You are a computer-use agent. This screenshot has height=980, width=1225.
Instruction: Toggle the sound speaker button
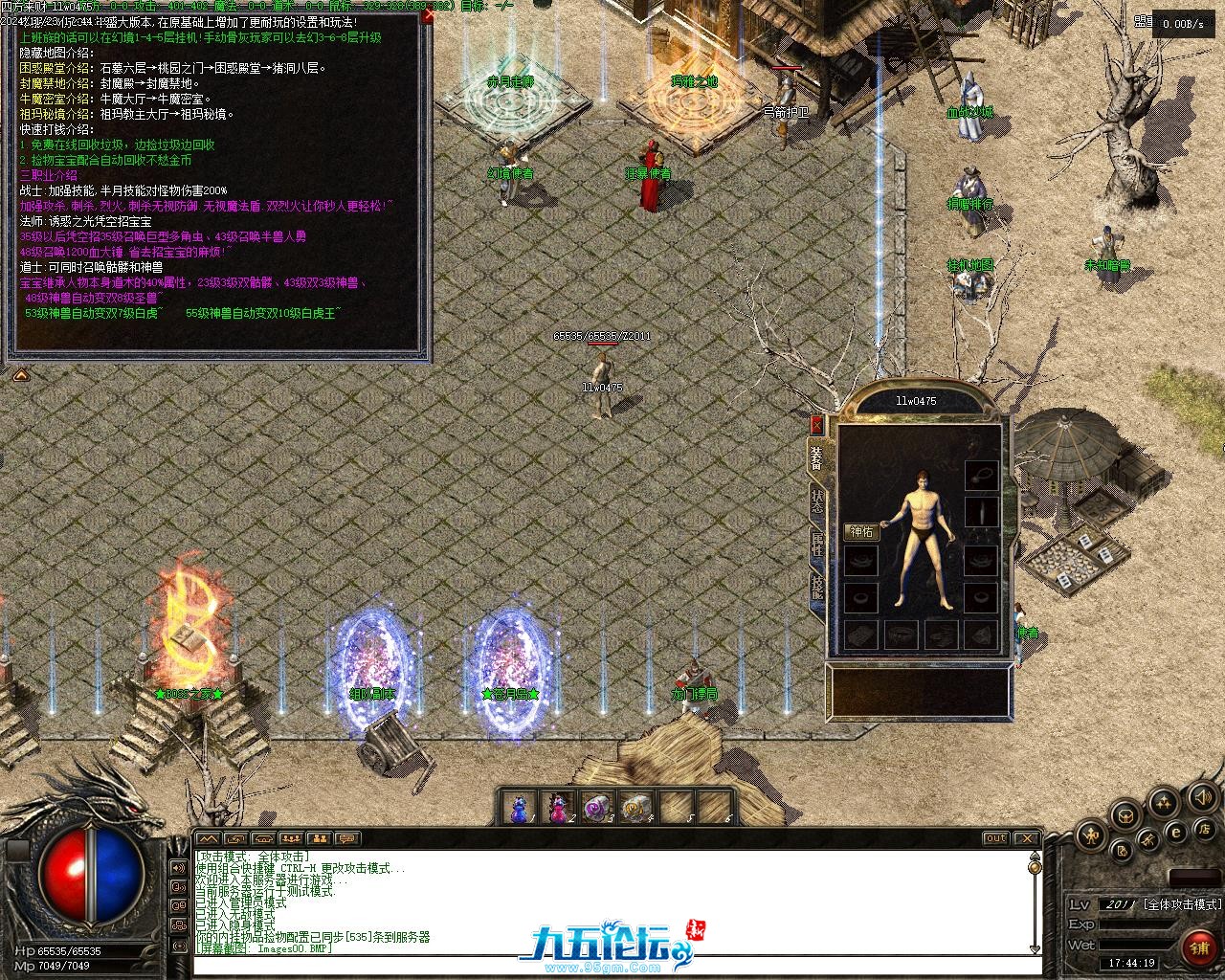point(1202,797)
